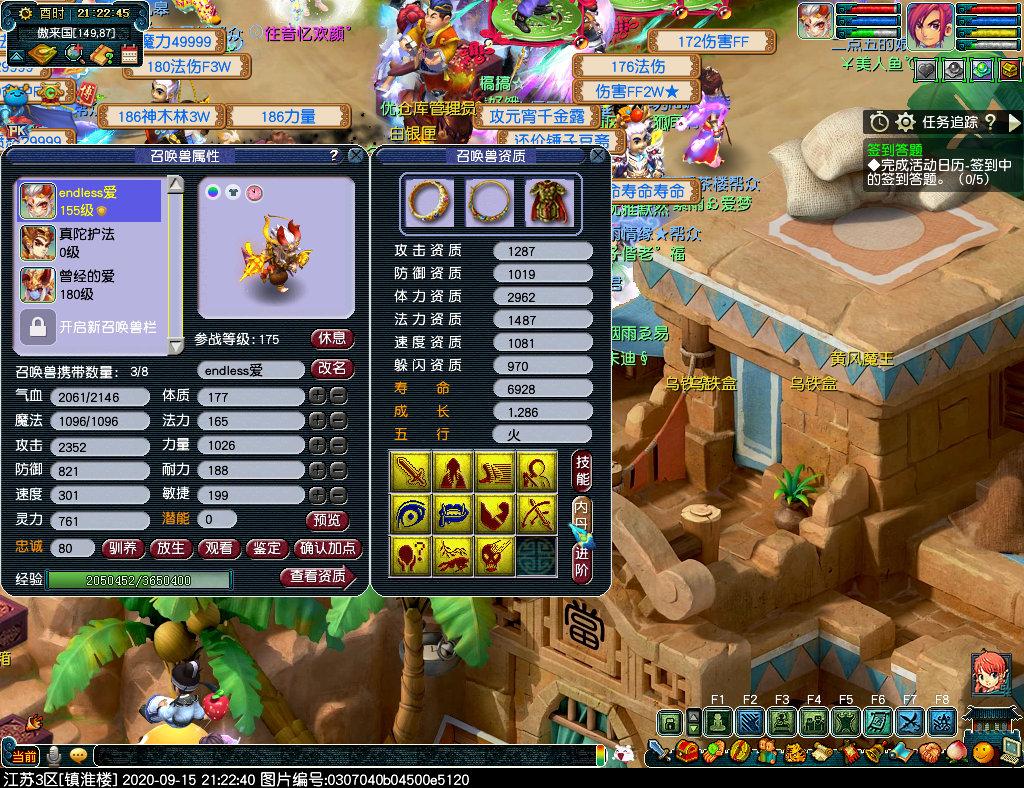Feed the summon with 驯养
This screenshot has width=1024, height=788.
(122, 548)
